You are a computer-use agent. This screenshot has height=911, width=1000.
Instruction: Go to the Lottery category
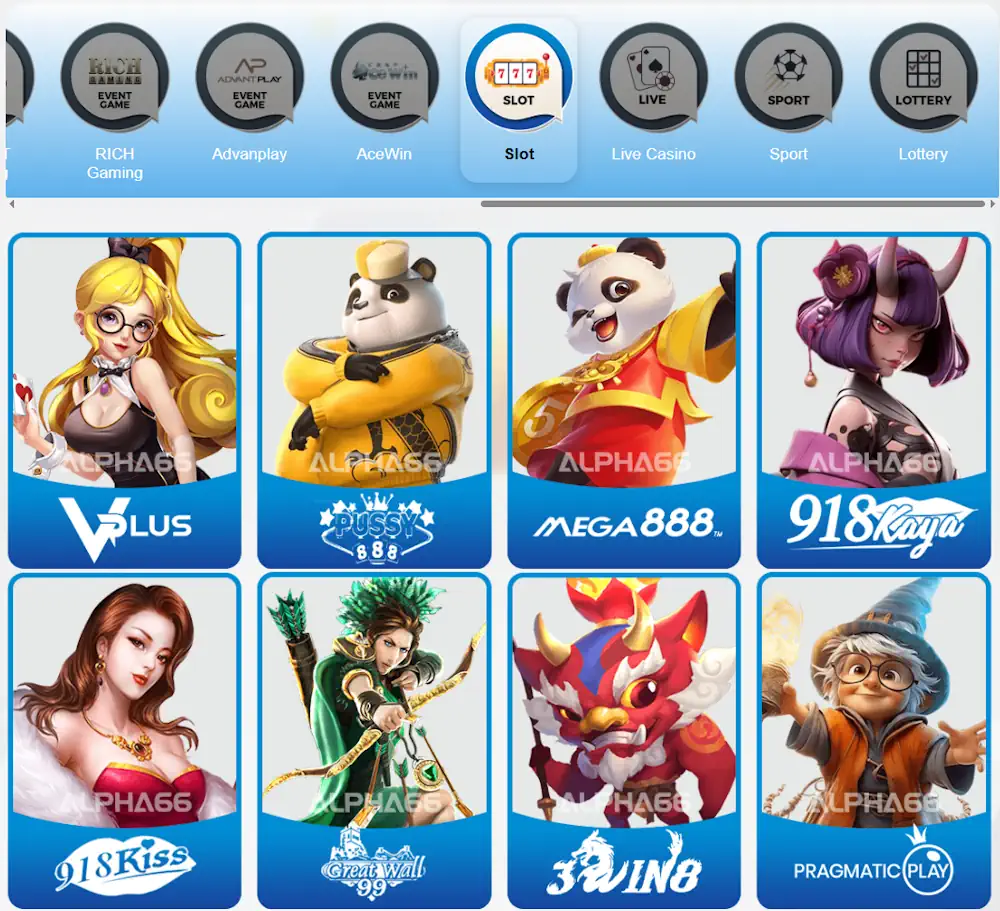923,99
